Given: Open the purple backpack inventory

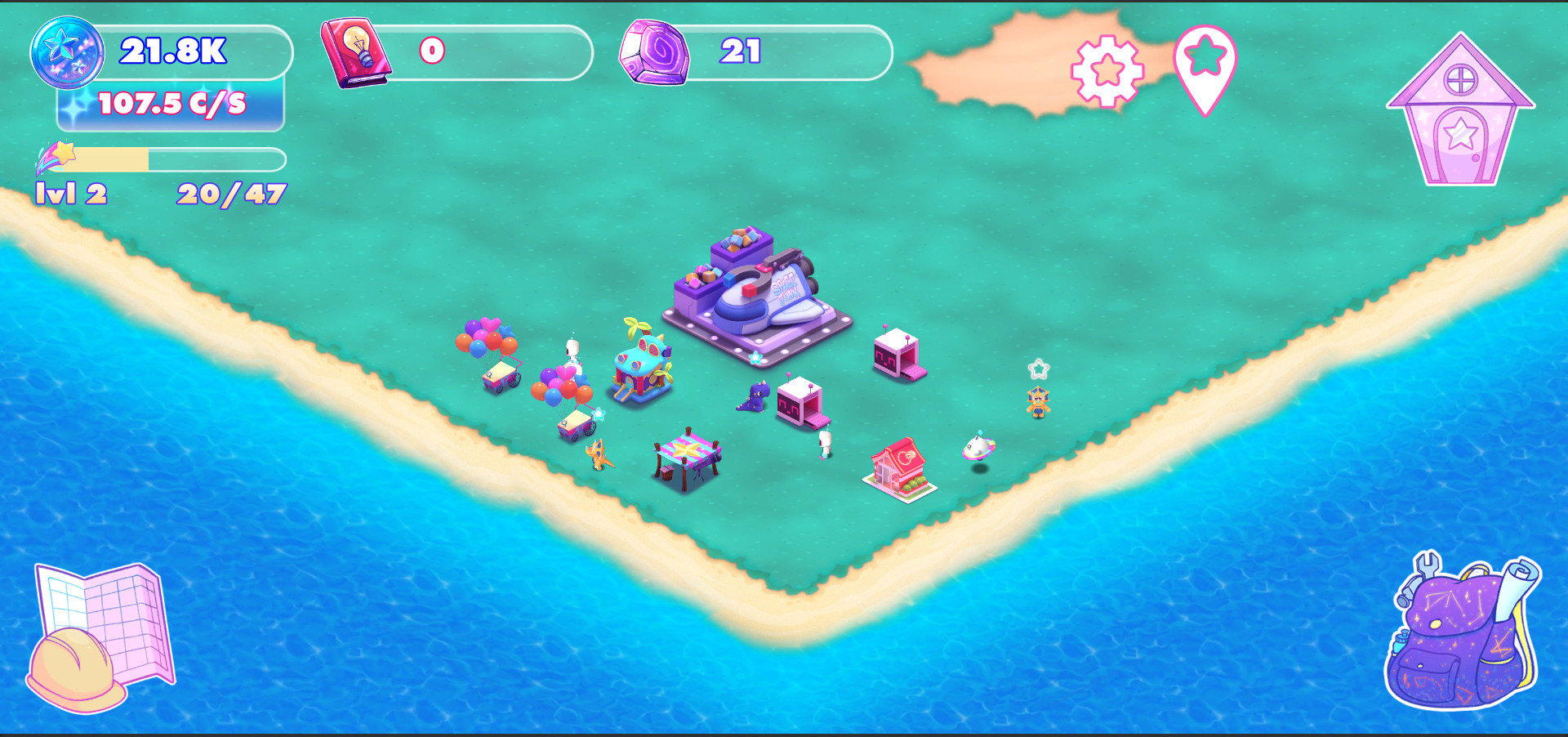Looking at the screenshot, I should 1461,632.
